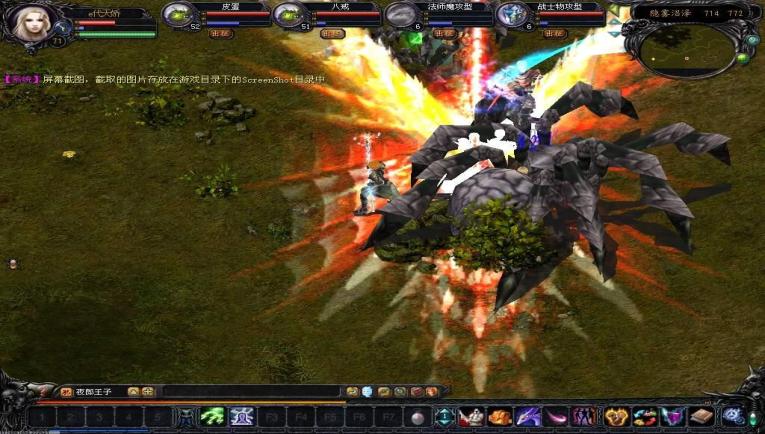Open the golden linked-hearts icon
The image size is (765, 434).
[617, 417]
